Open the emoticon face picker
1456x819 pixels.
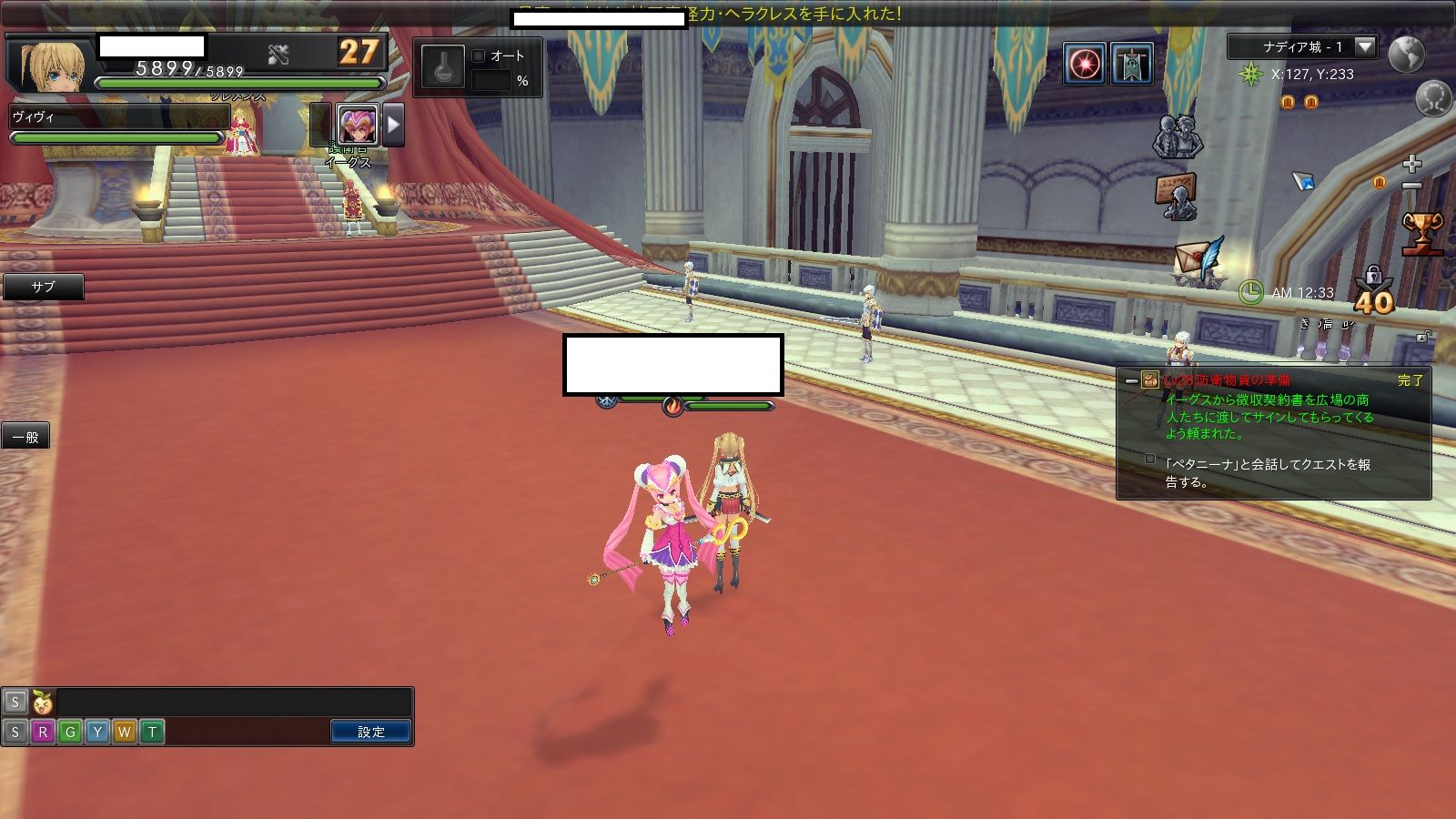[x=42, y=702]
